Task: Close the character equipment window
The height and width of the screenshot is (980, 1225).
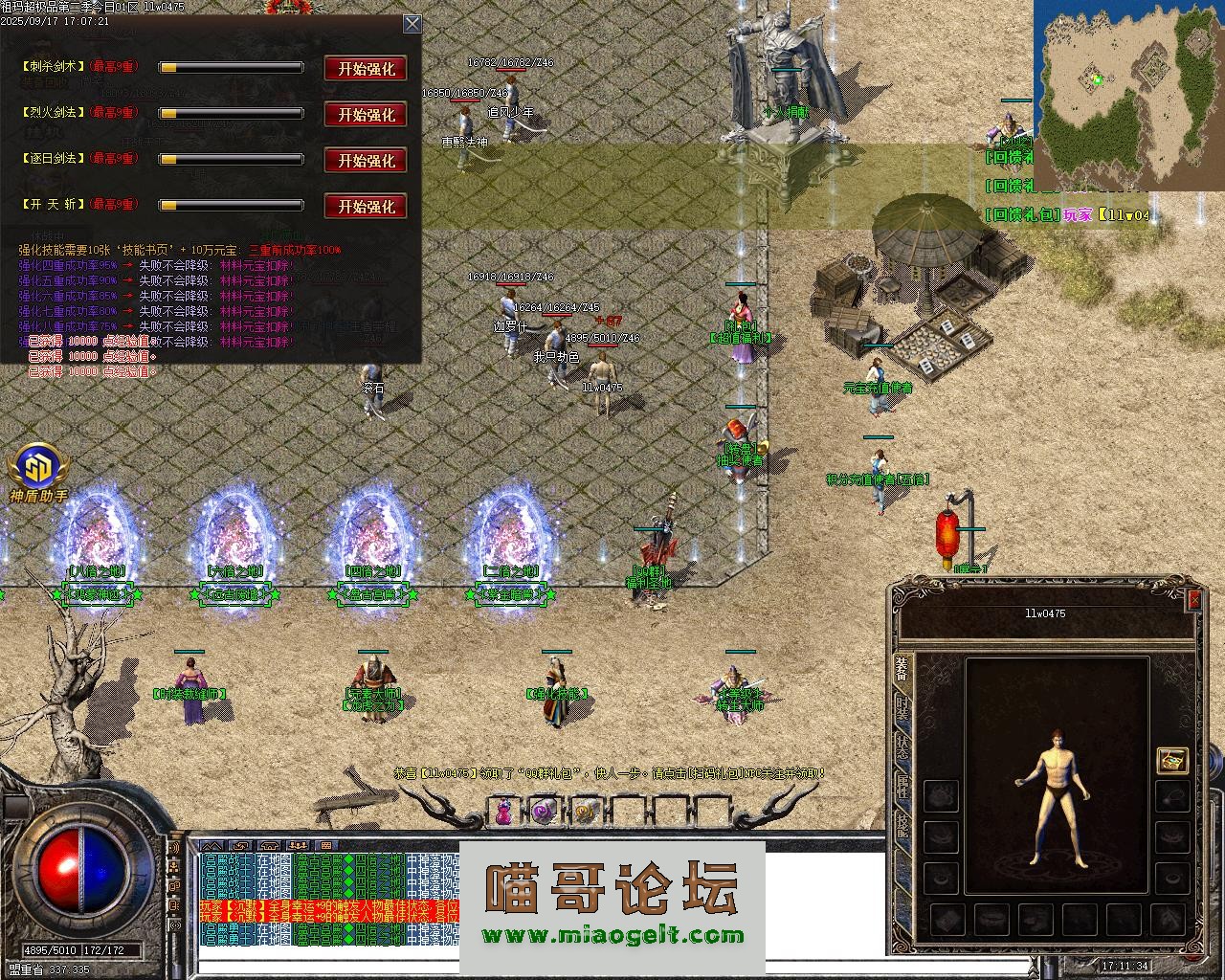Action: (1193, 600)
